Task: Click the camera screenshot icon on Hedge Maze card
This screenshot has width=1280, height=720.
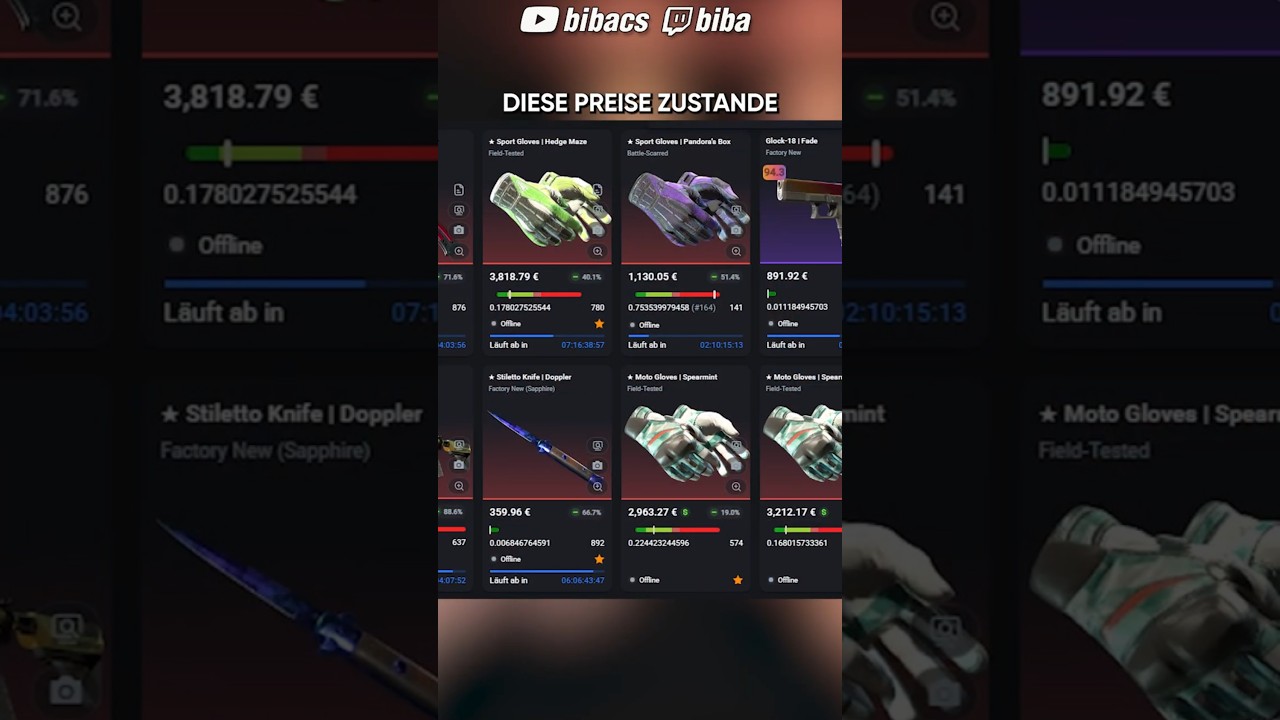Action: [598, 231]
